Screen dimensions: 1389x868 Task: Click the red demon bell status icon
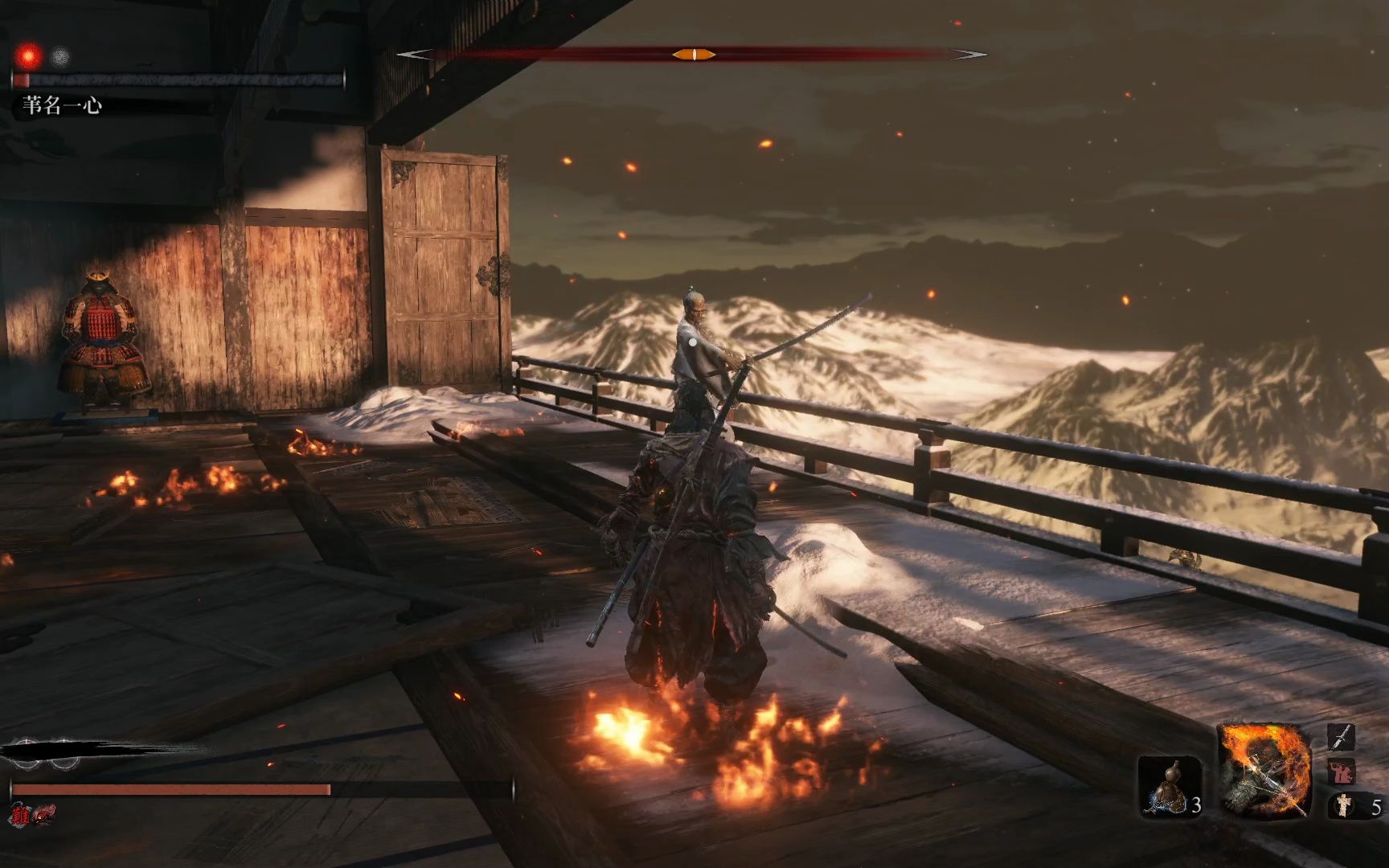point(43,813)
